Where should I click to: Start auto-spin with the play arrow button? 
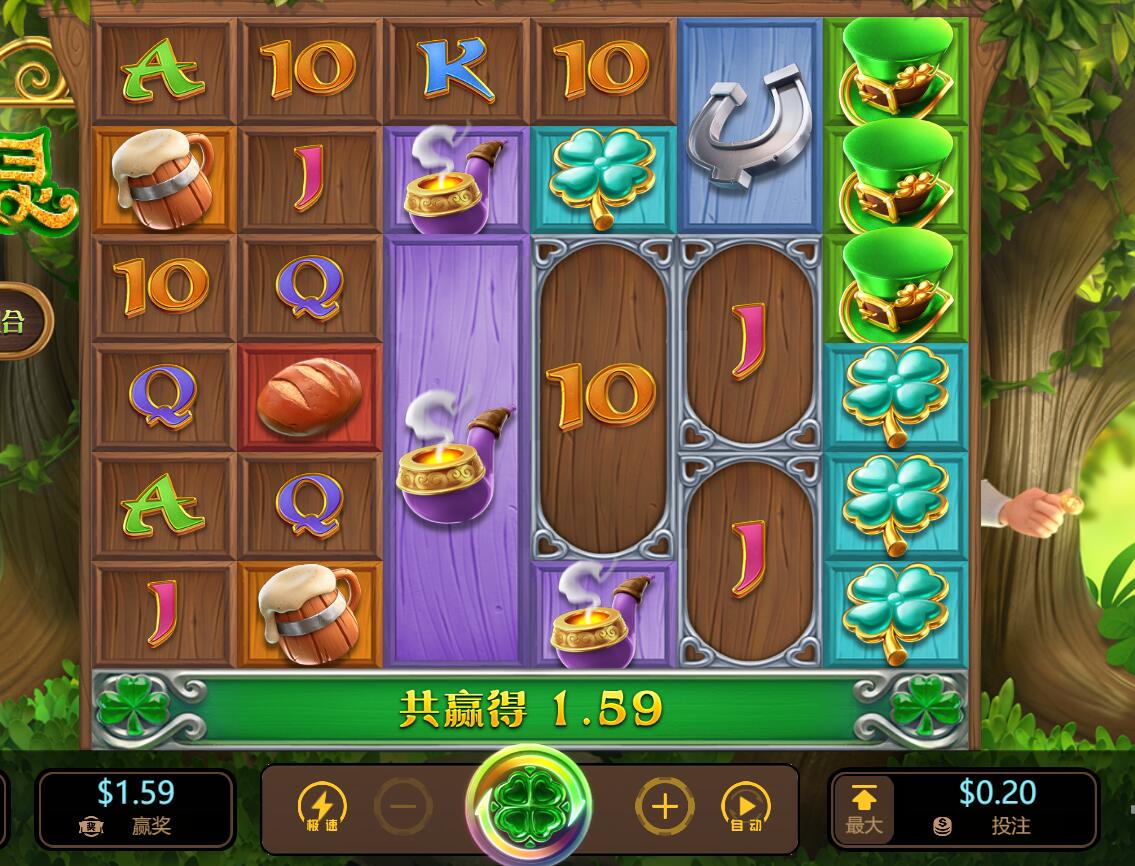(x=746, y=806)
